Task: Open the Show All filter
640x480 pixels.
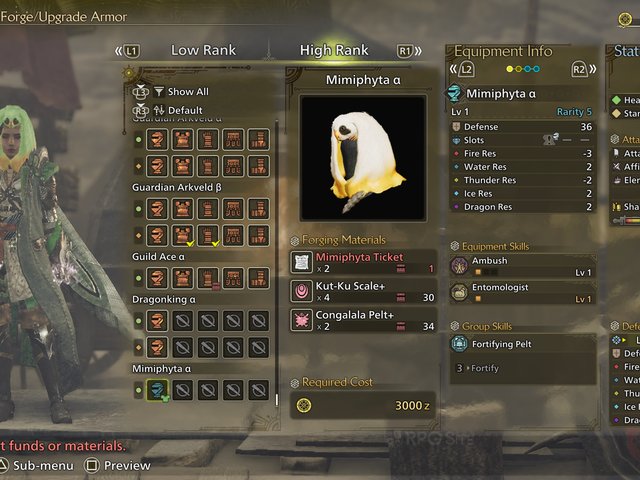Action: [x=187, y=91]
